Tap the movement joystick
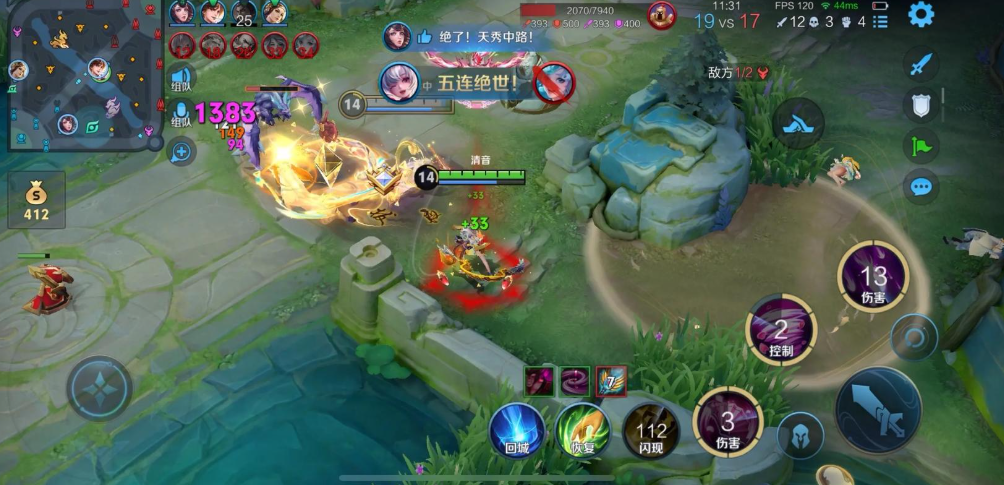Screen dimensions: 1004x485 point(99,388)
